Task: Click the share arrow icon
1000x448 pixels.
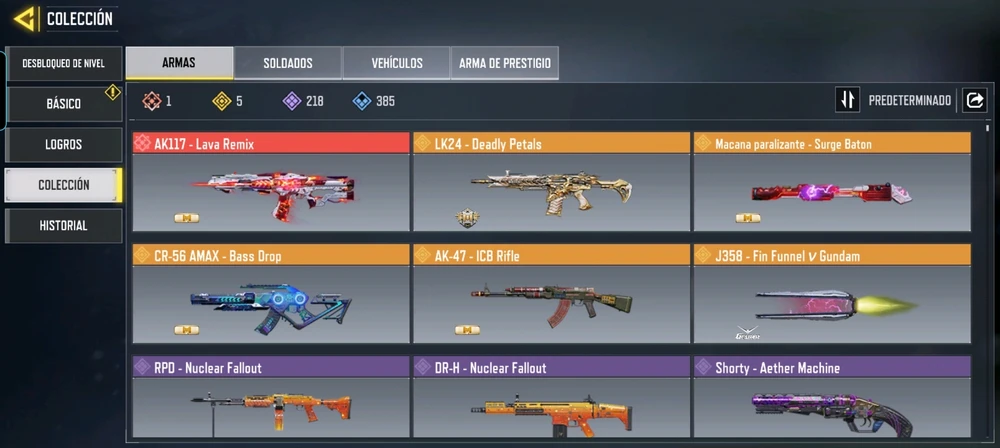Action: click(x=974, y=101)
